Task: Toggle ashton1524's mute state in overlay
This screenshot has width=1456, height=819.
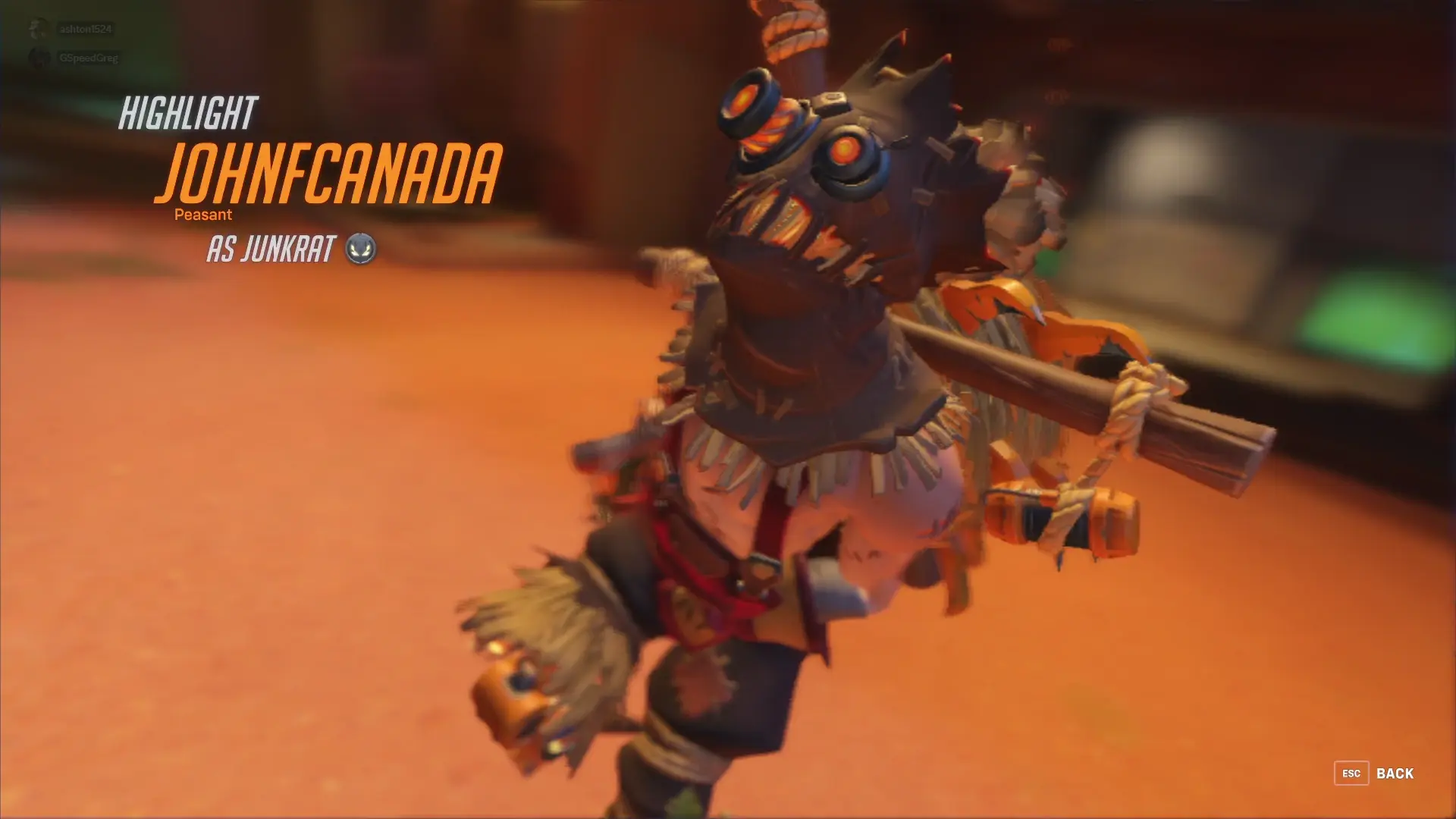Action: click(36, 29)
